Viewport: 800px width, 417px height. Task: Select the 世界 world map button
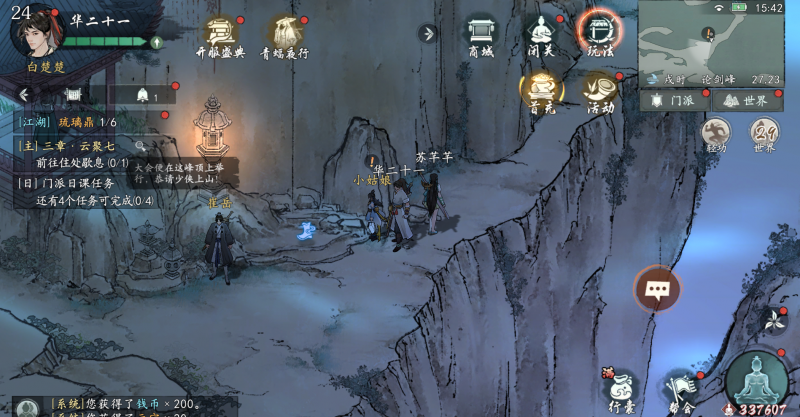click(x=747, y=100)
